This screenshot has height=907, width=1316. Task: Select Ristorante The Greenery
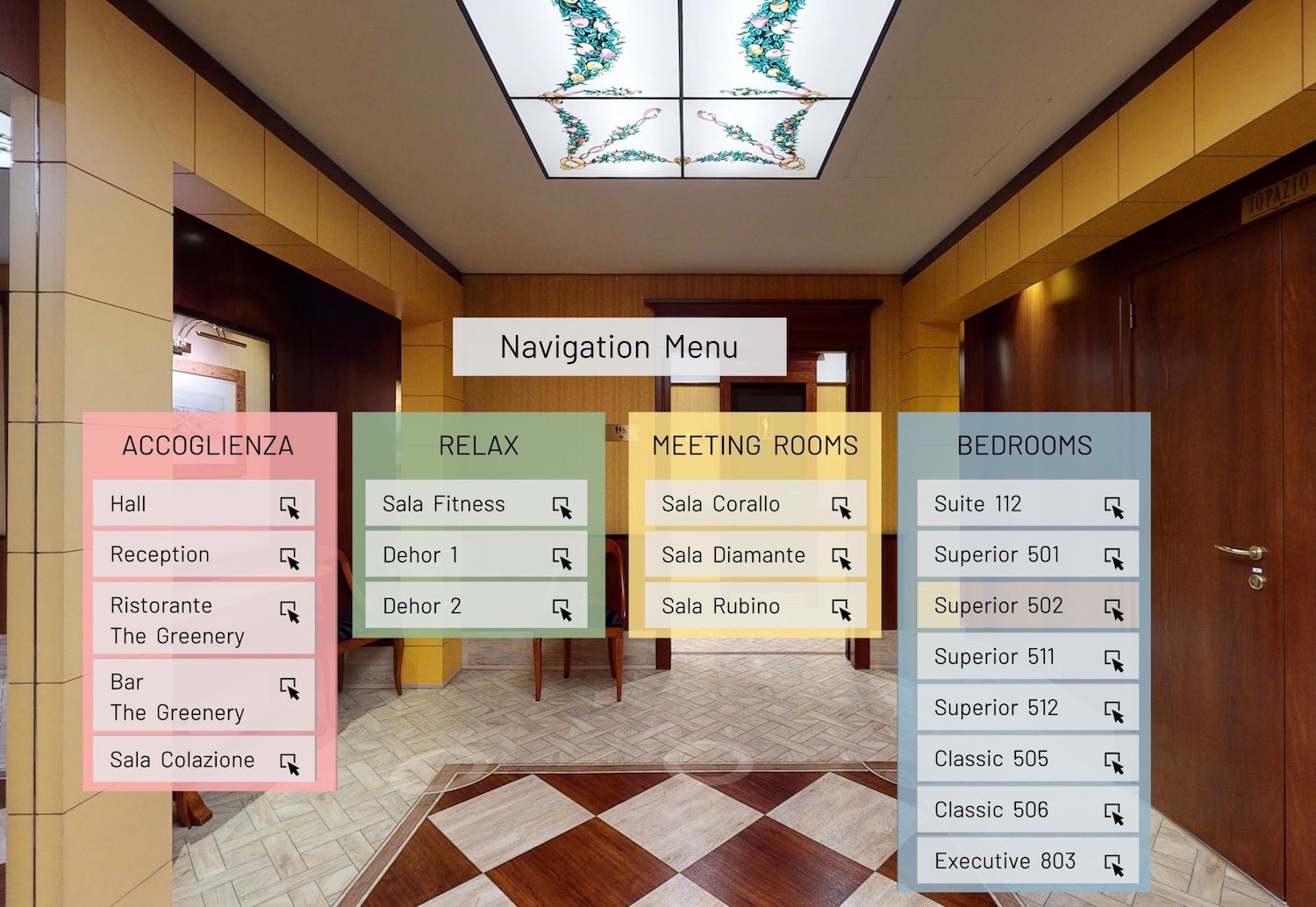(x=204, y=620)
